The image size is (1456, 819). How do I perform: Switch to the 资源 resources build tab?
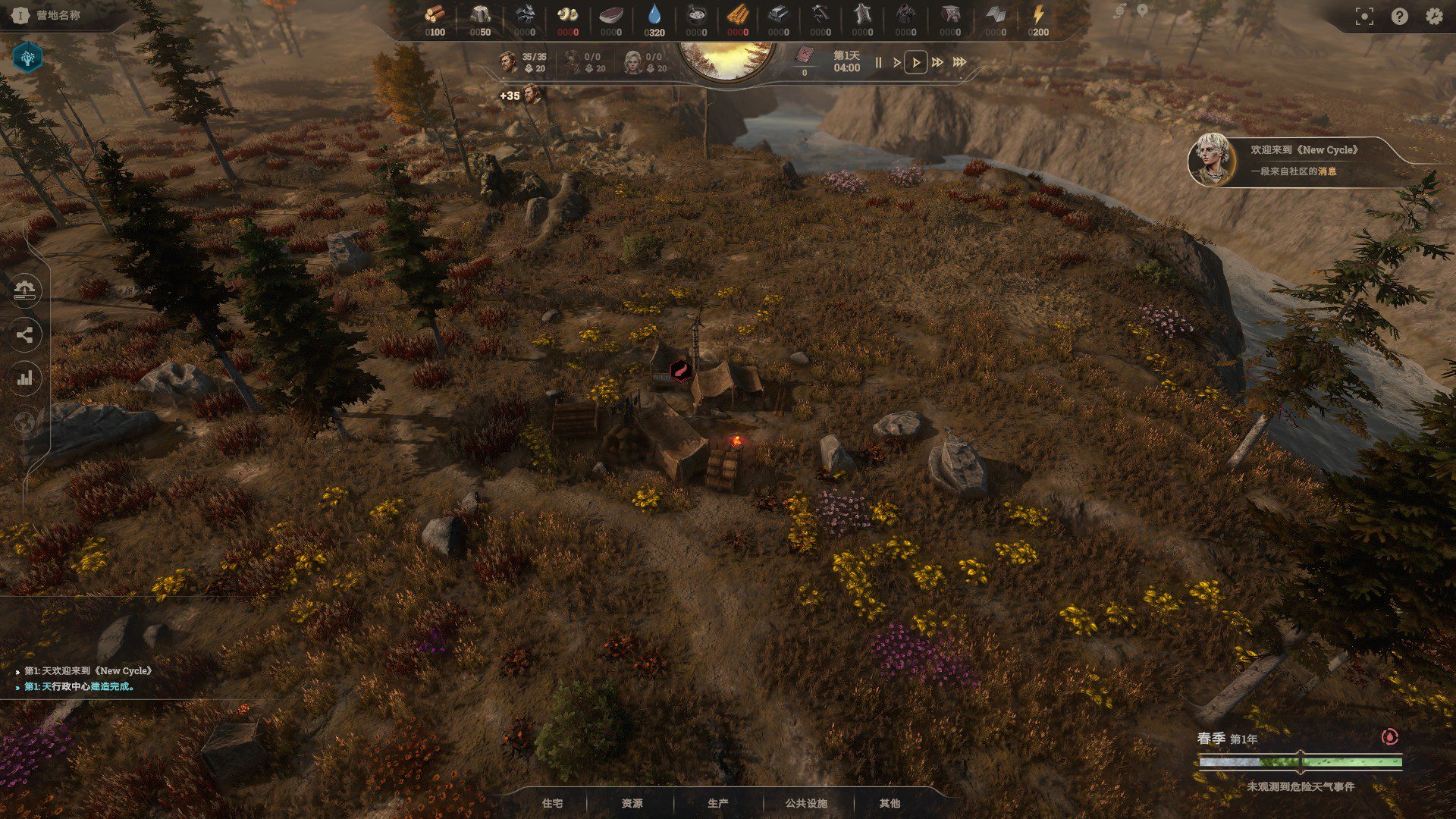632,803
